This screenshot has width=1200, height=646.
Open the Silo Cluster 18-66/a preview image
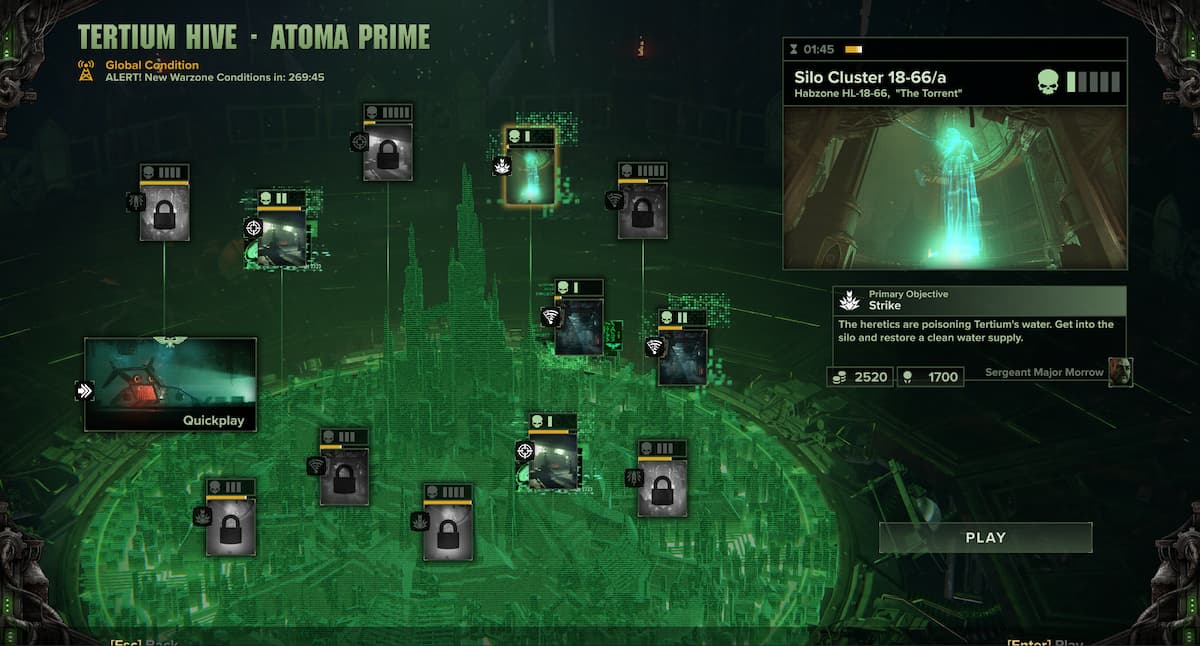click(954, 188)
